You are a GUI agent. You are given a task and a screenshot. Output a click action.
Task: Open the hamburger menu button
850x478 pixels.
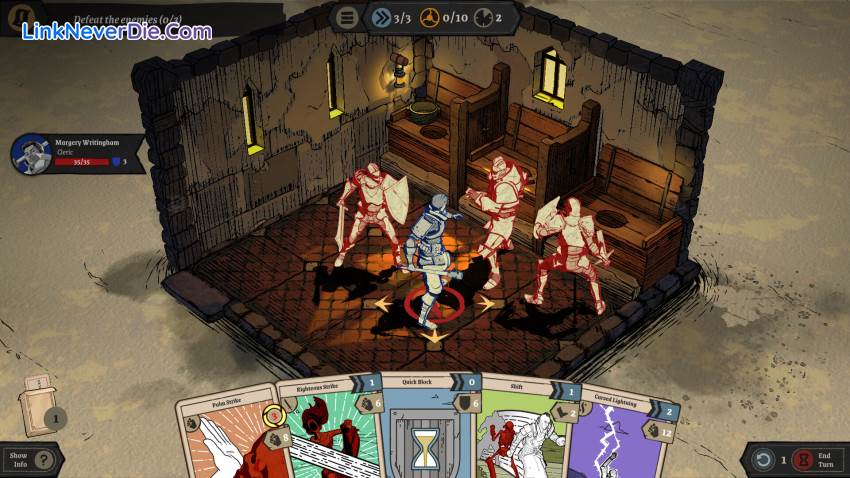click(x=347, y=17)
